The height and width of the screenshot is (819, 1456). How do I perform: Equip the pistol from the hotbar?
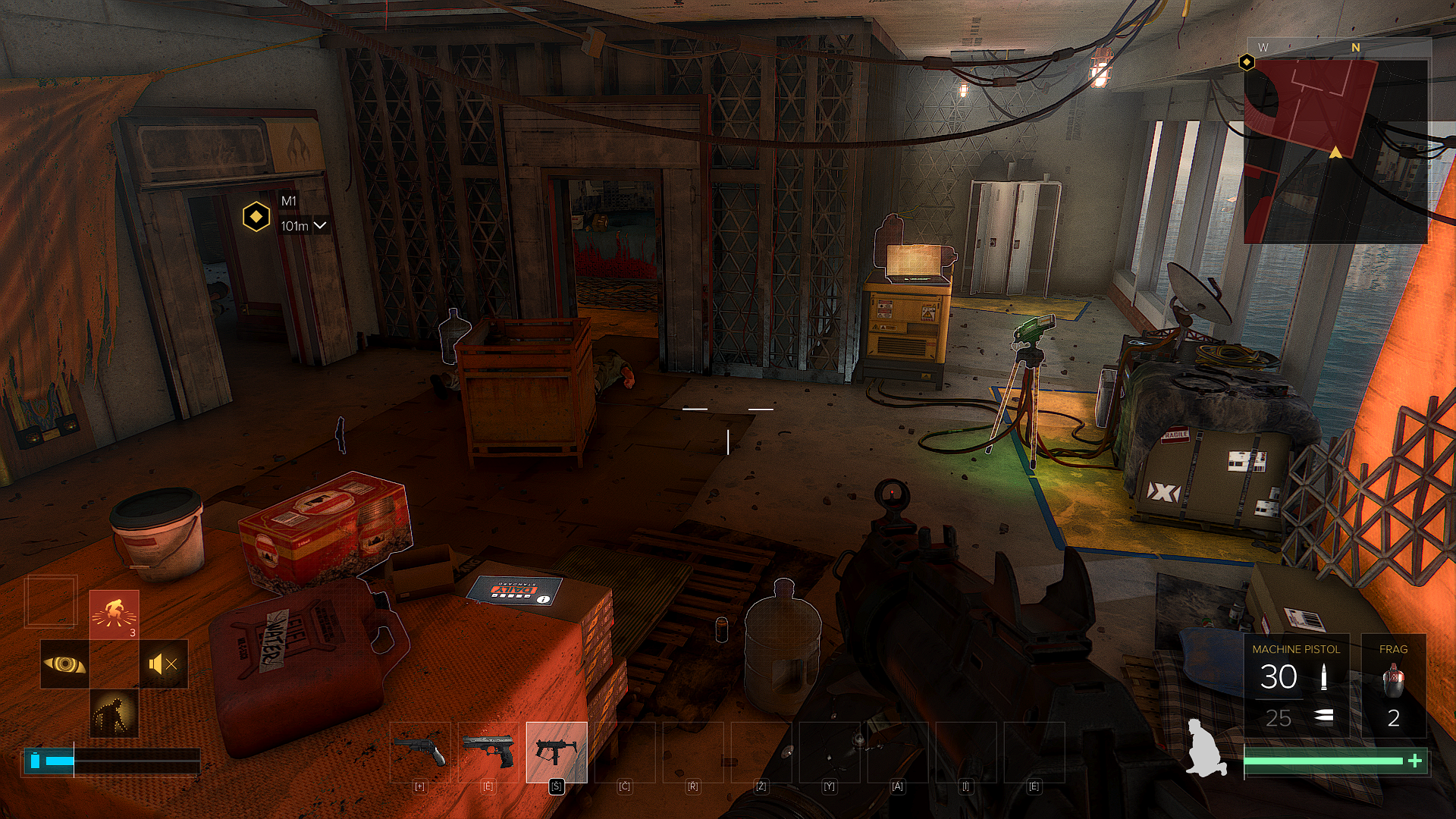click(x=488, y=752)
